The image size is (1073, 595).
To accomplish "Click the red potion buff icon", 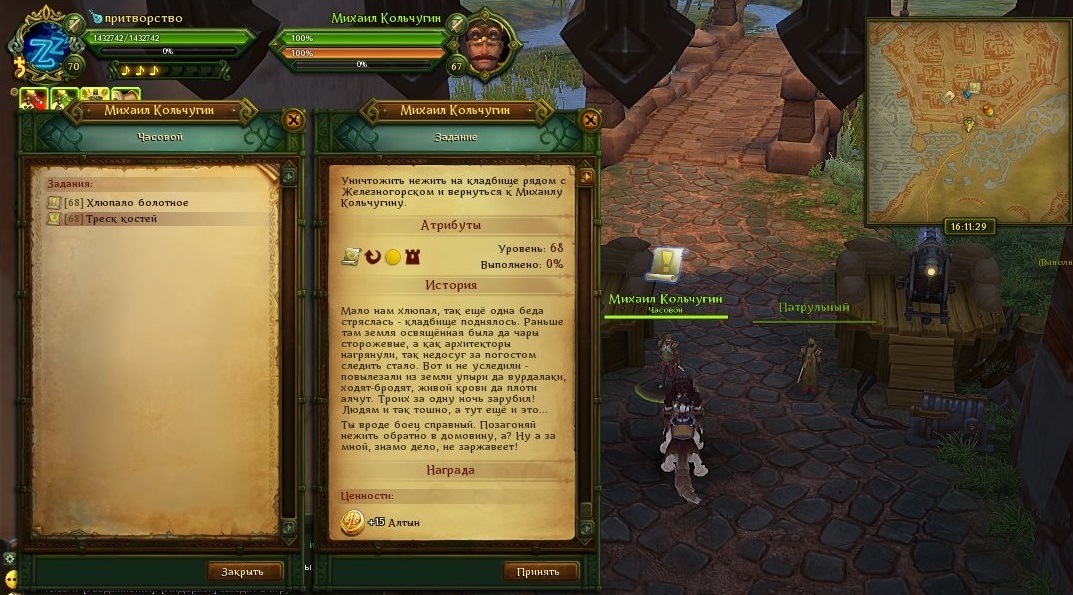I will [33, 98].
